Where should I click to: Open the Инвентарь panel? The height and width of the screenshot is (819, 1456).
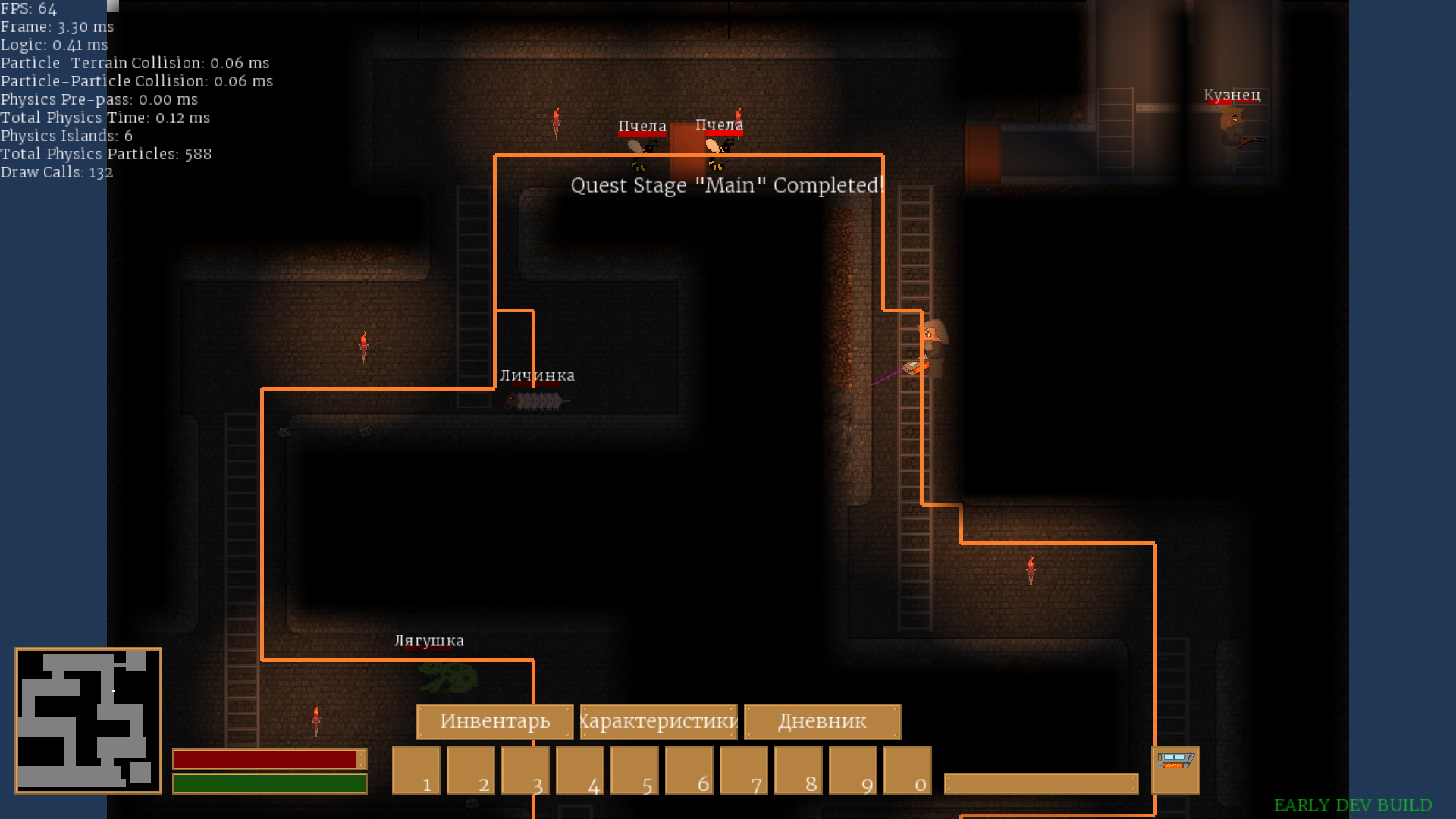click(494, 721)
